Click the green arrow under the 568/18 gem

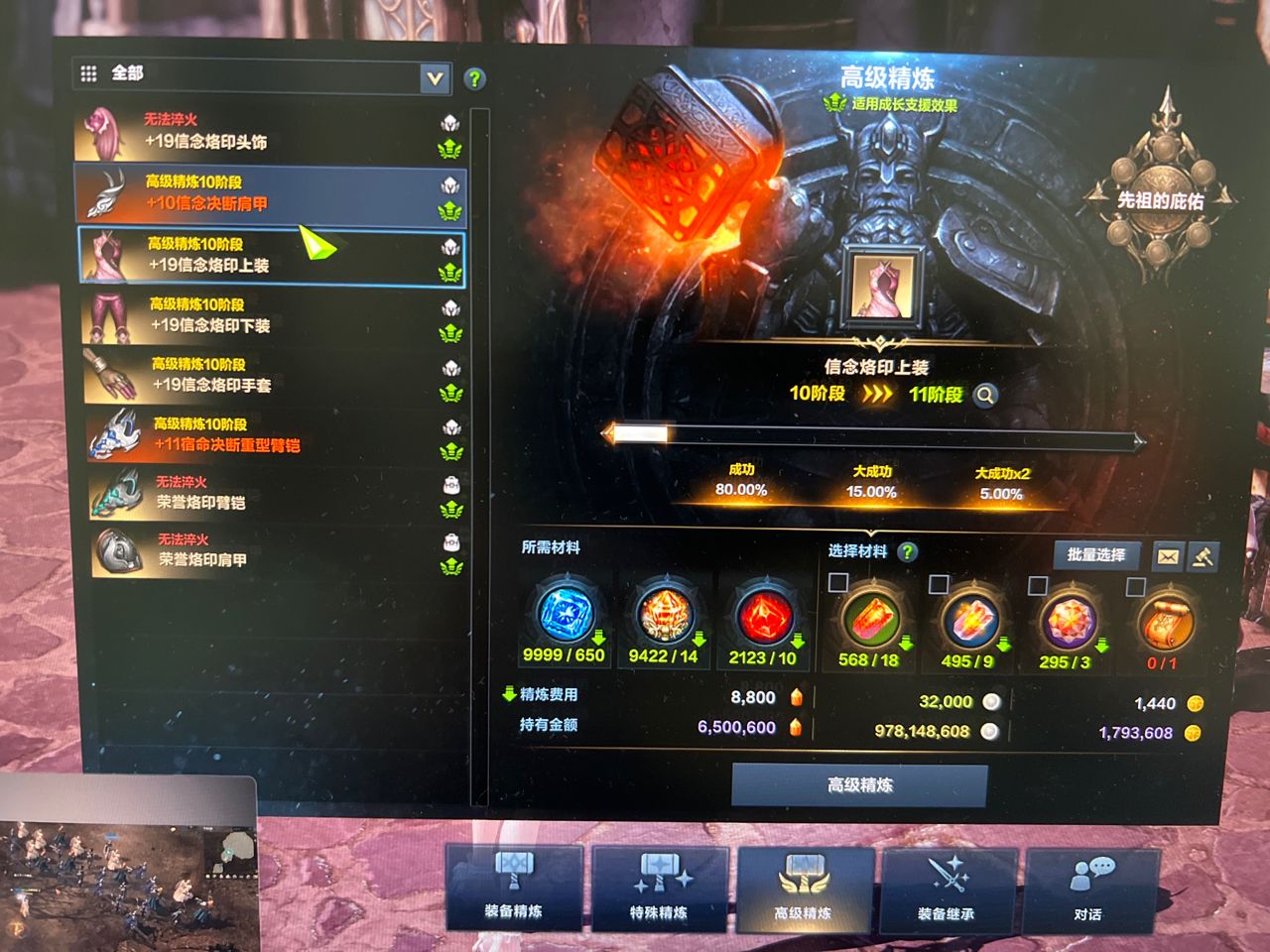click(x=906, y=642)
